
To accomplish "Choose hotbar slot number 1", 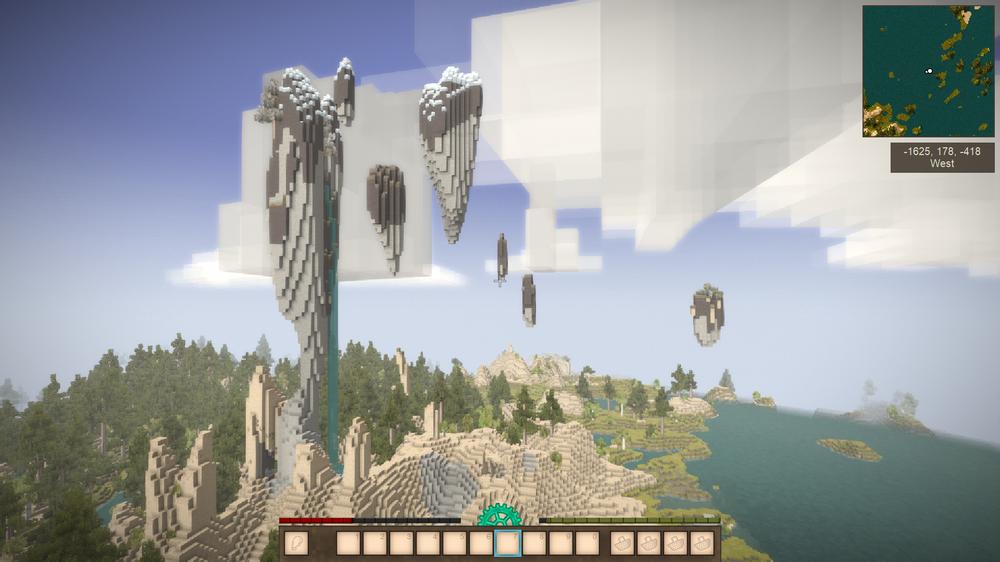I will [x=348, y=543].
